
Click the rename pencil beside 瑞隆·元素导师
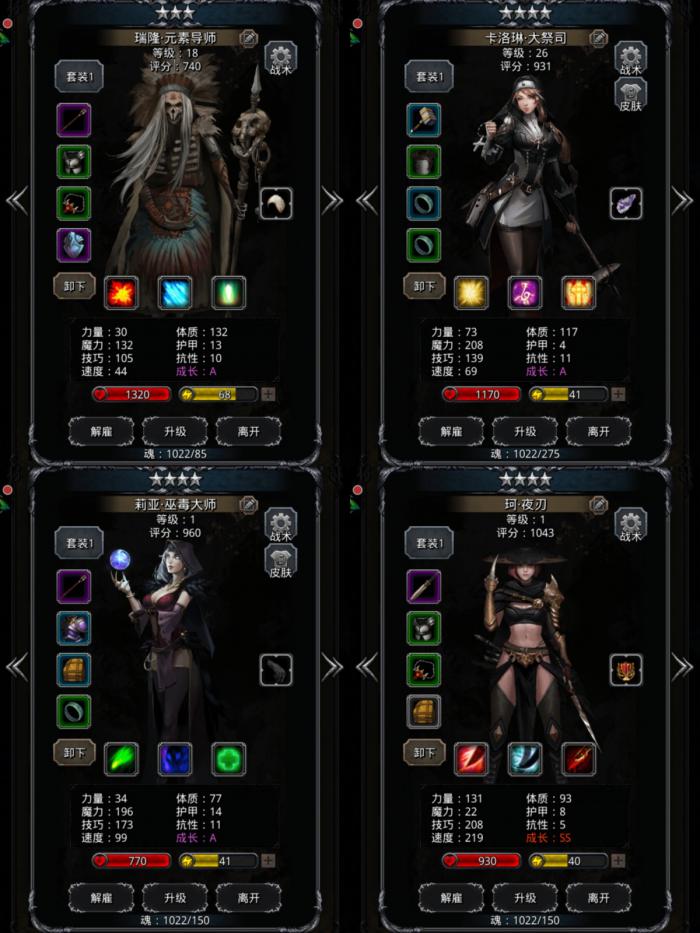pyautogui.click(x=248, y=38)
